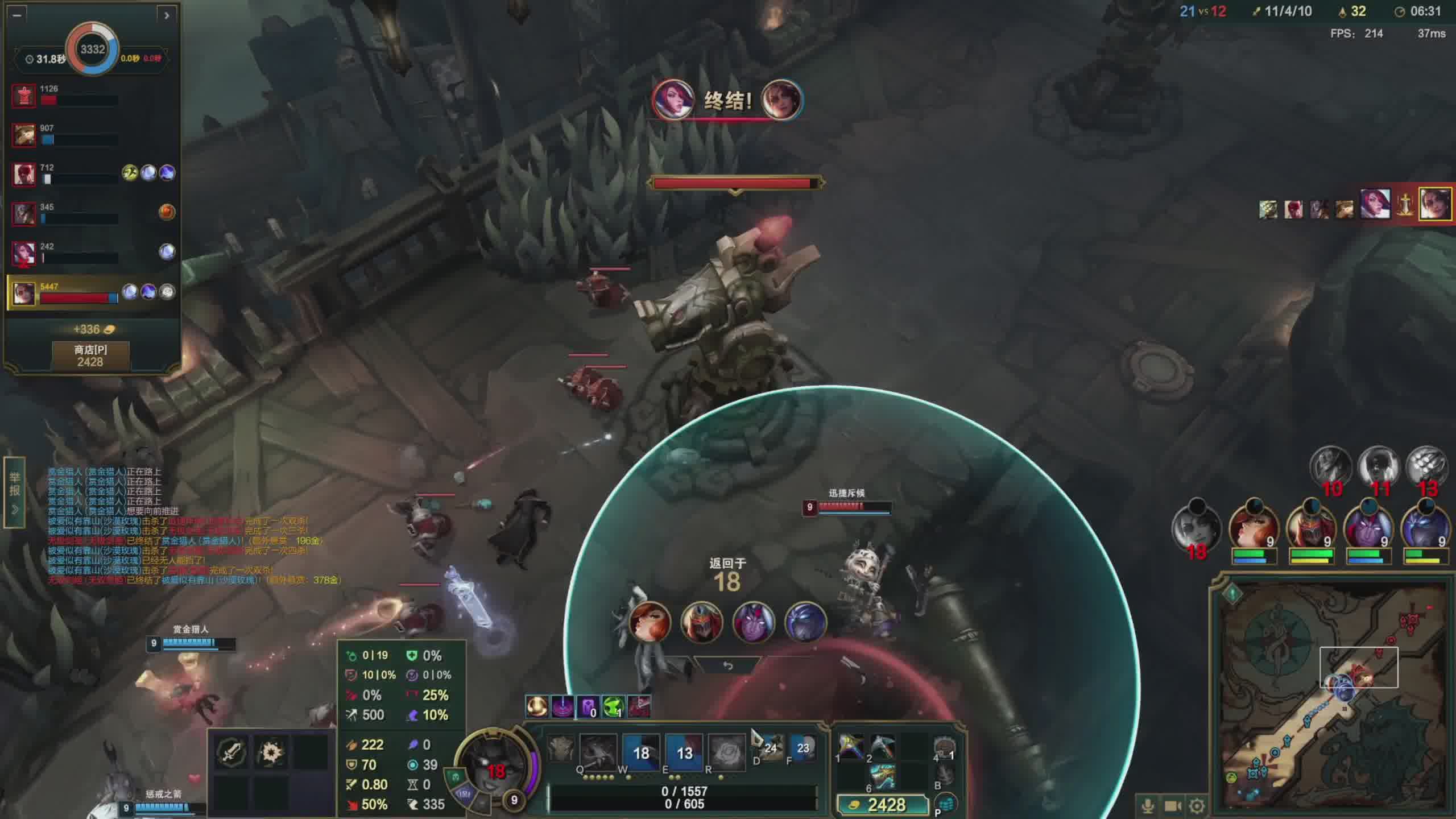Minimize the death recap damage panel
The width and height of the screenshot is (1456, 819).
[x=17, y=15]
